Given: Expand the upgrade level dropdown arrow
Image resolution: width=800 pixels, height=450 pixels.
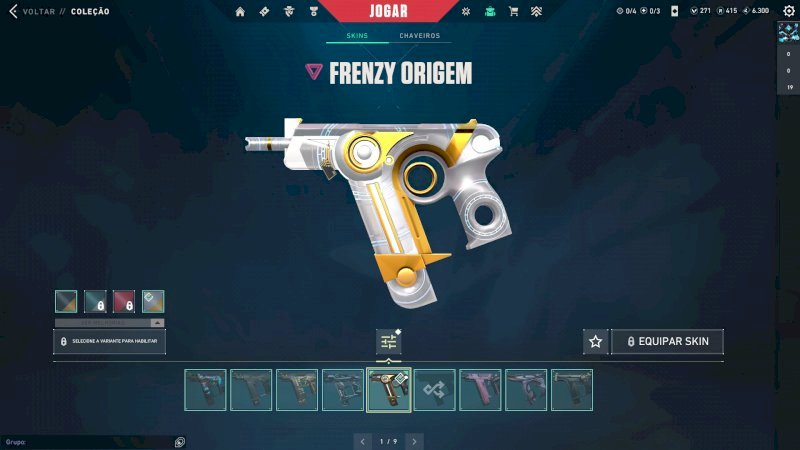Looking at the screenshot, I should pos(157,323).
